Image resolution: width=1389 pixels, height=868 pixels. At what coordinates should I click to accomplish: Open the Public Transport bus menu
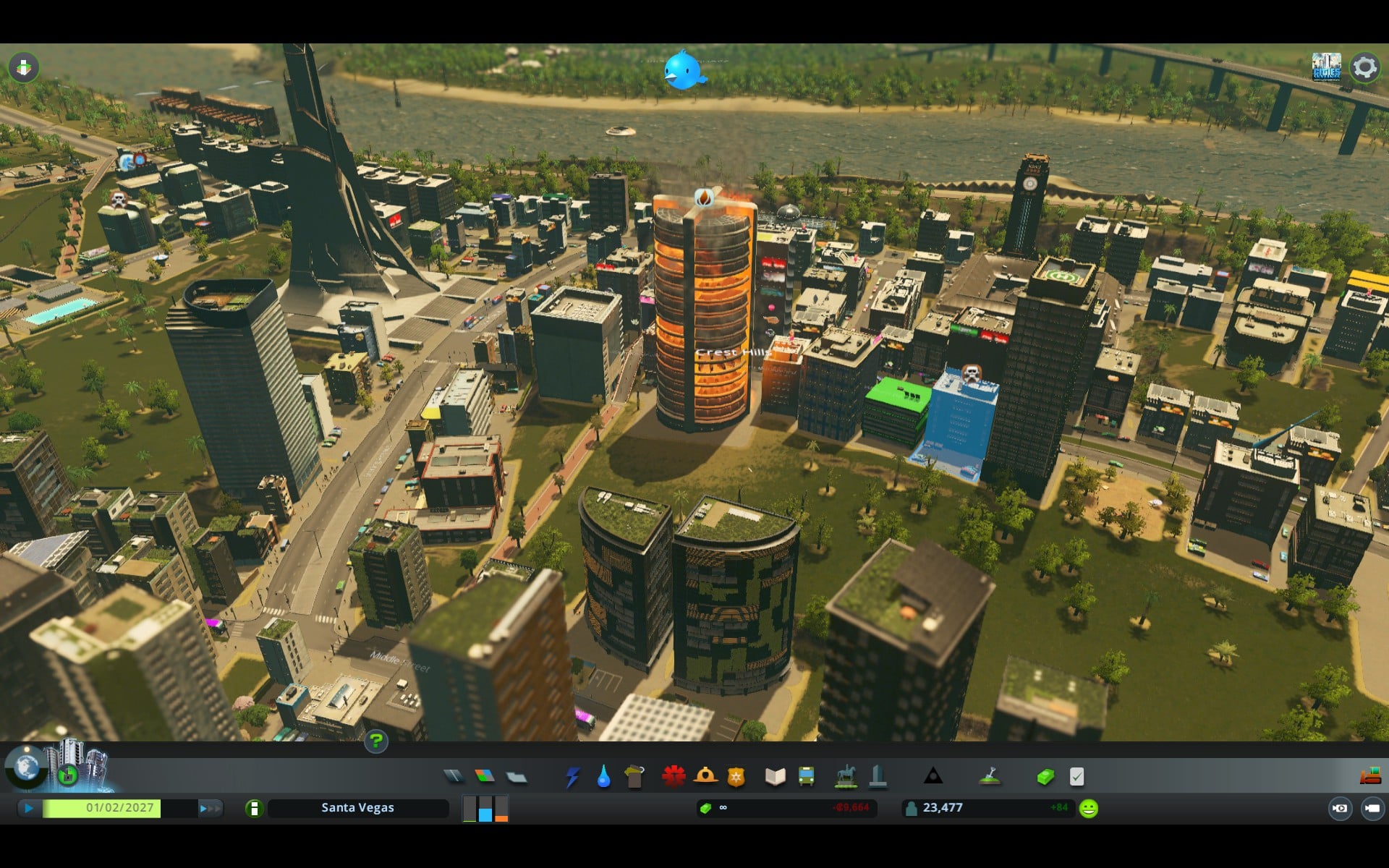pyautogui.click(x=806, y=777)
